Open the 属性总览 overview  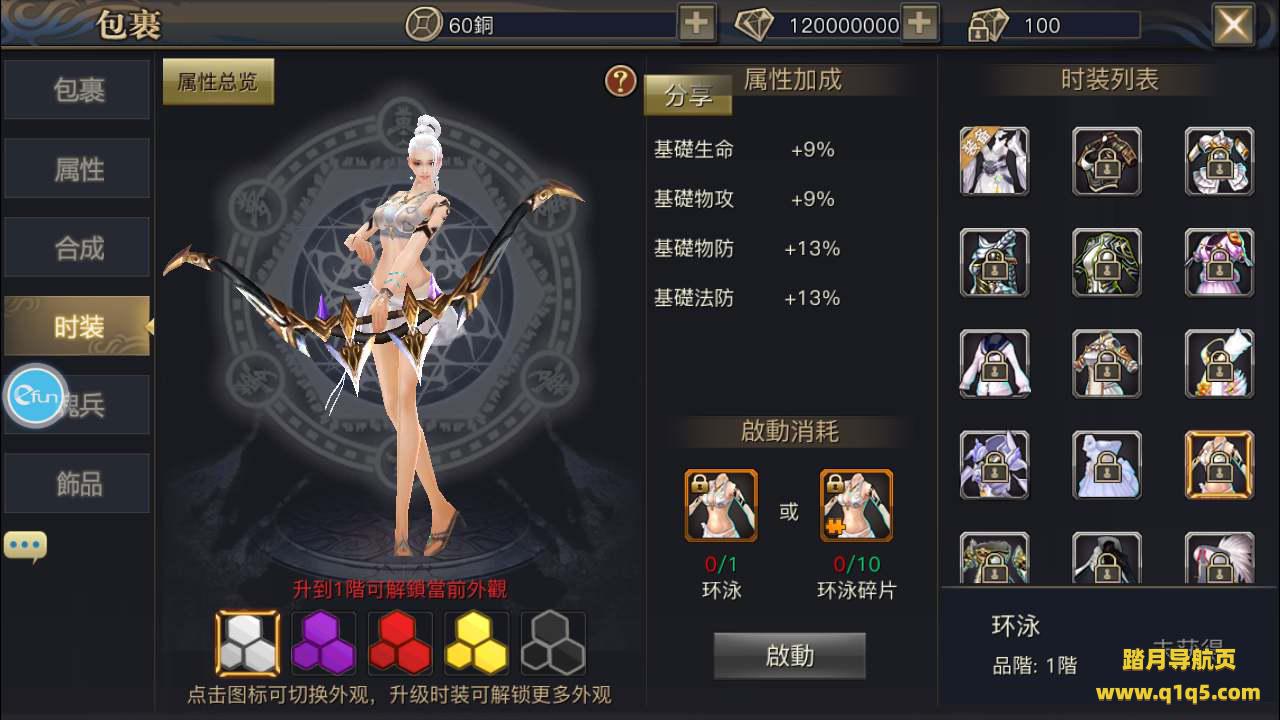218,82
